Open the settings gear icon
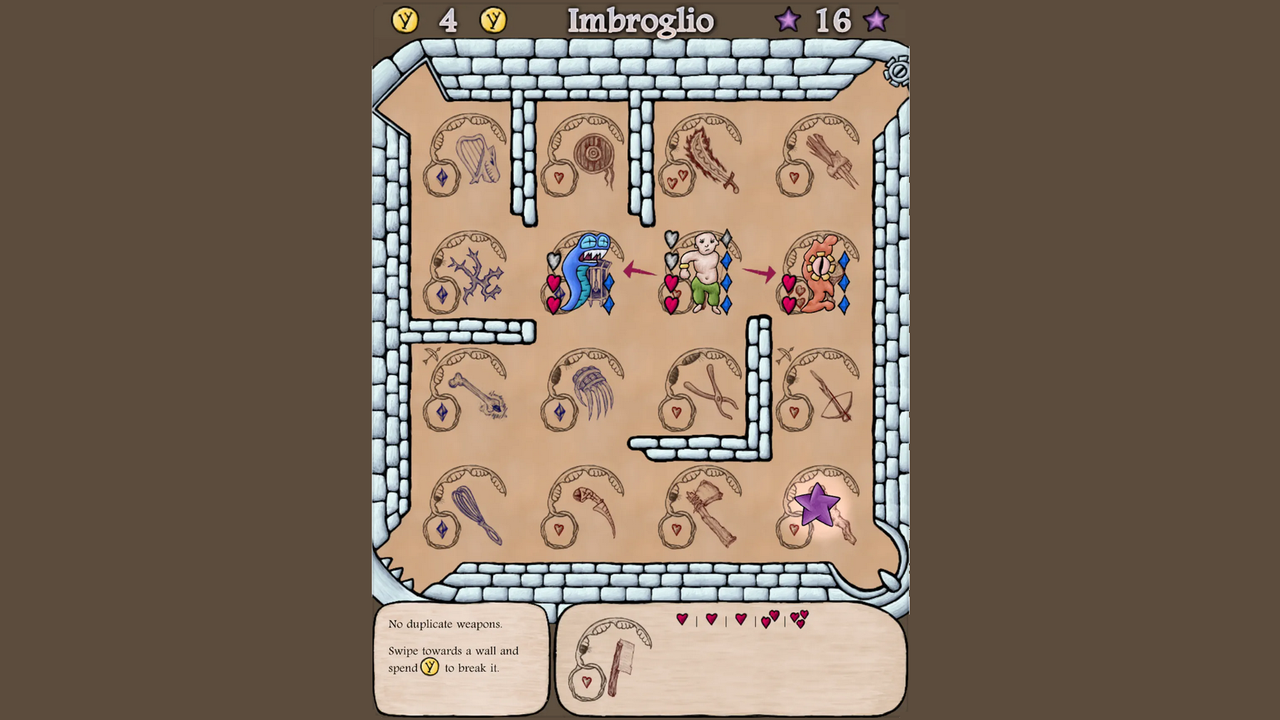This screenshot has width=1280, height=720. coord(897,71)
